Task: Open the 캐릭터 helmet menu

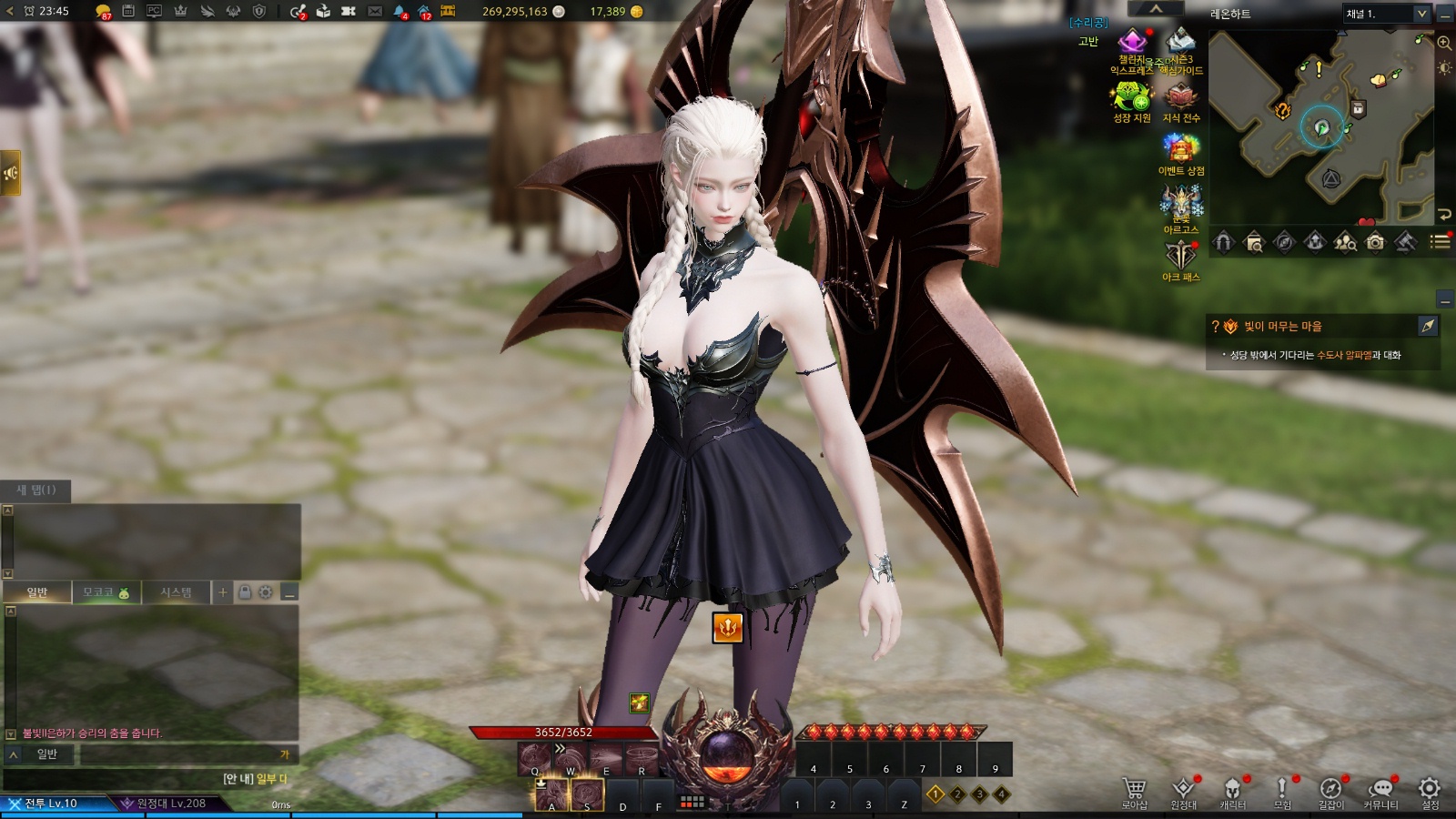Action: click(x=1232, y=790)
